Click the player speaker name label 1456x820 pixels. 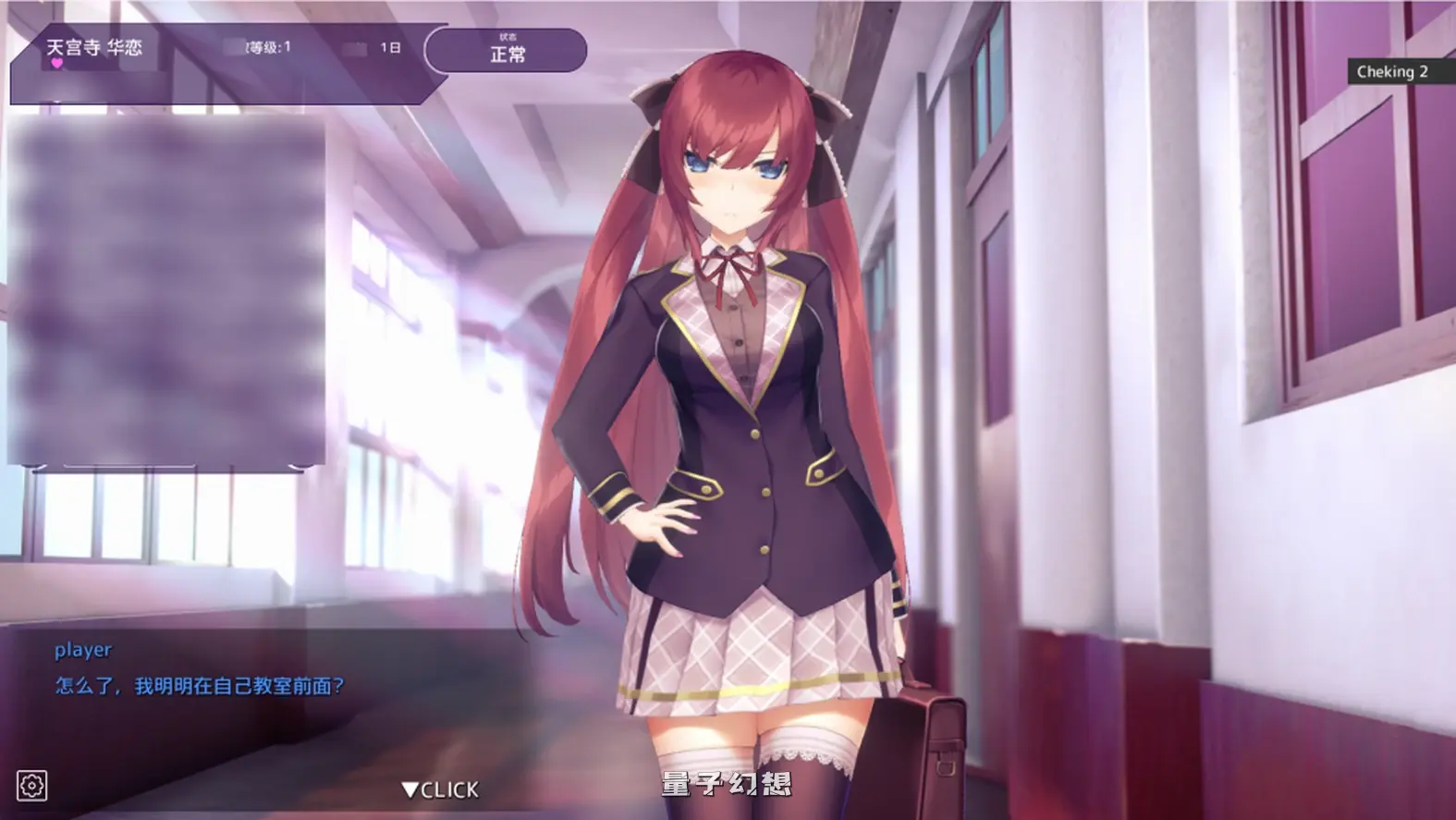[x=80, y=650]
